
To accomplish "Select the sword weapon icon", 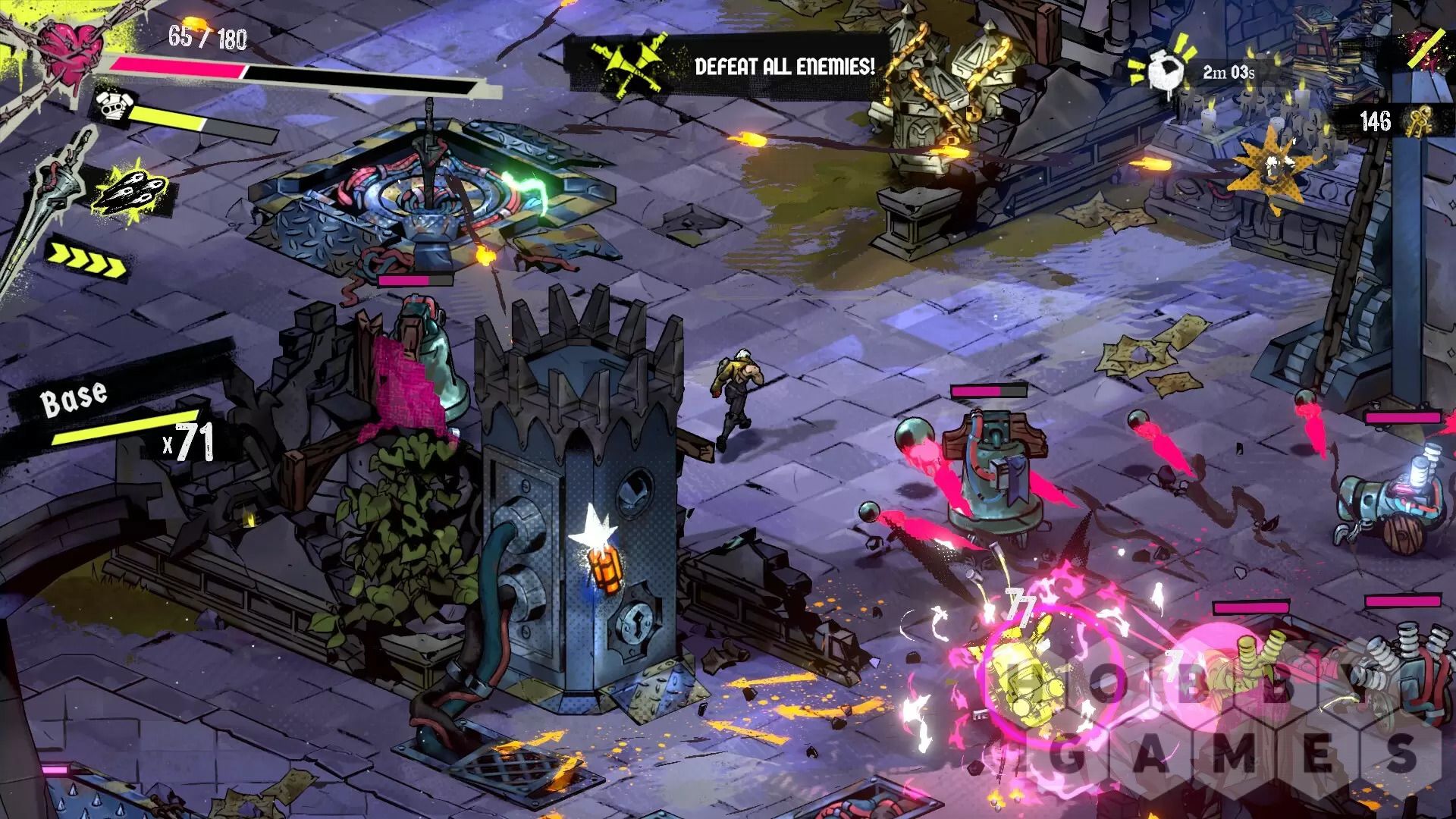I will pyautogui.click(x=57, y=199).
